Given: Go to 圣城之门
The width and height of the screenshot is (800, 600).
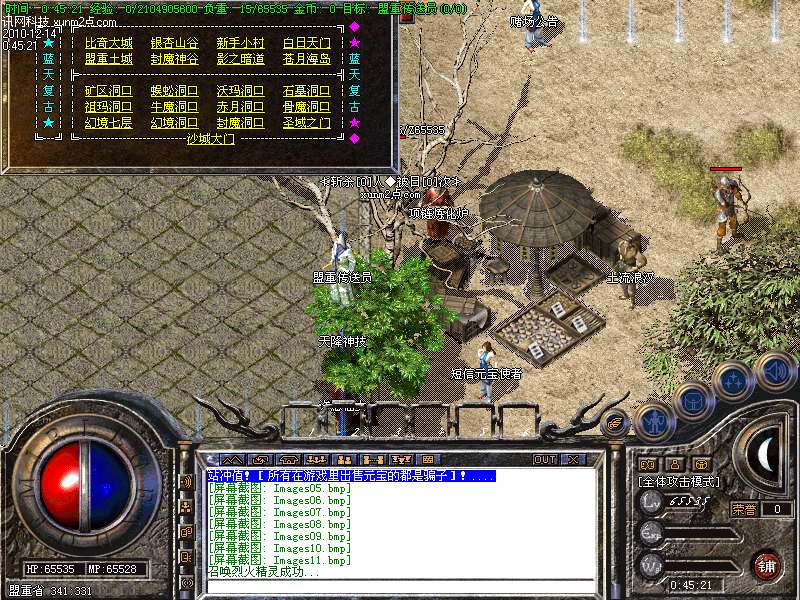Looking at the screenshot, I should click(x=306, y=123).
